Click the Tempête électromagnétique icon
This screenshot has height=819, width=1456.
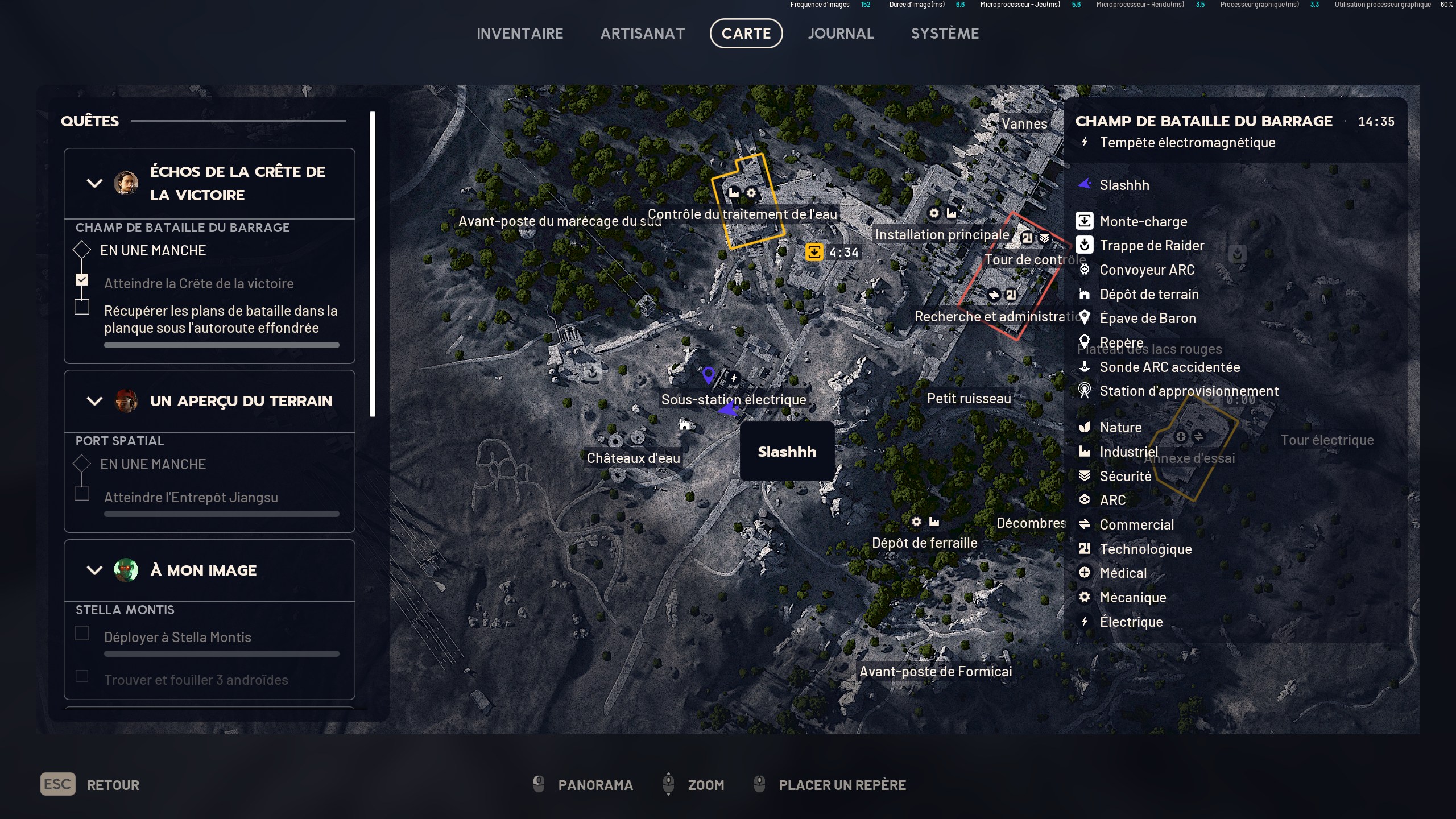tap(1085, 143)
